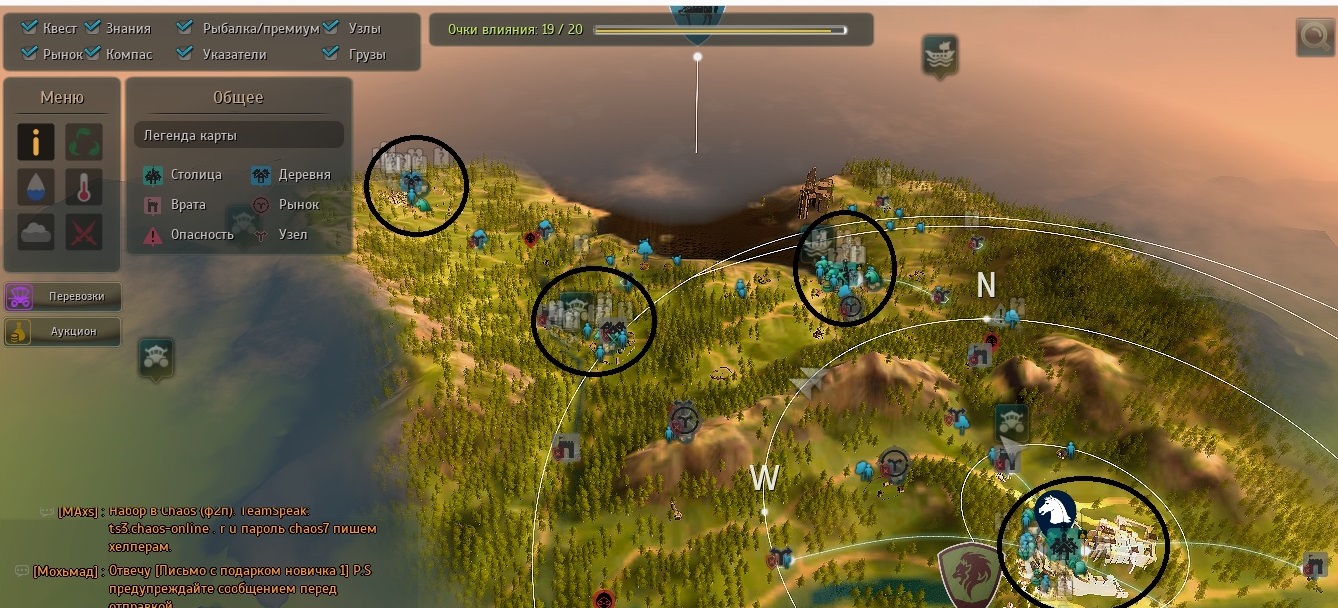Toggle the Знания filter checkbox

pos(93,28)
